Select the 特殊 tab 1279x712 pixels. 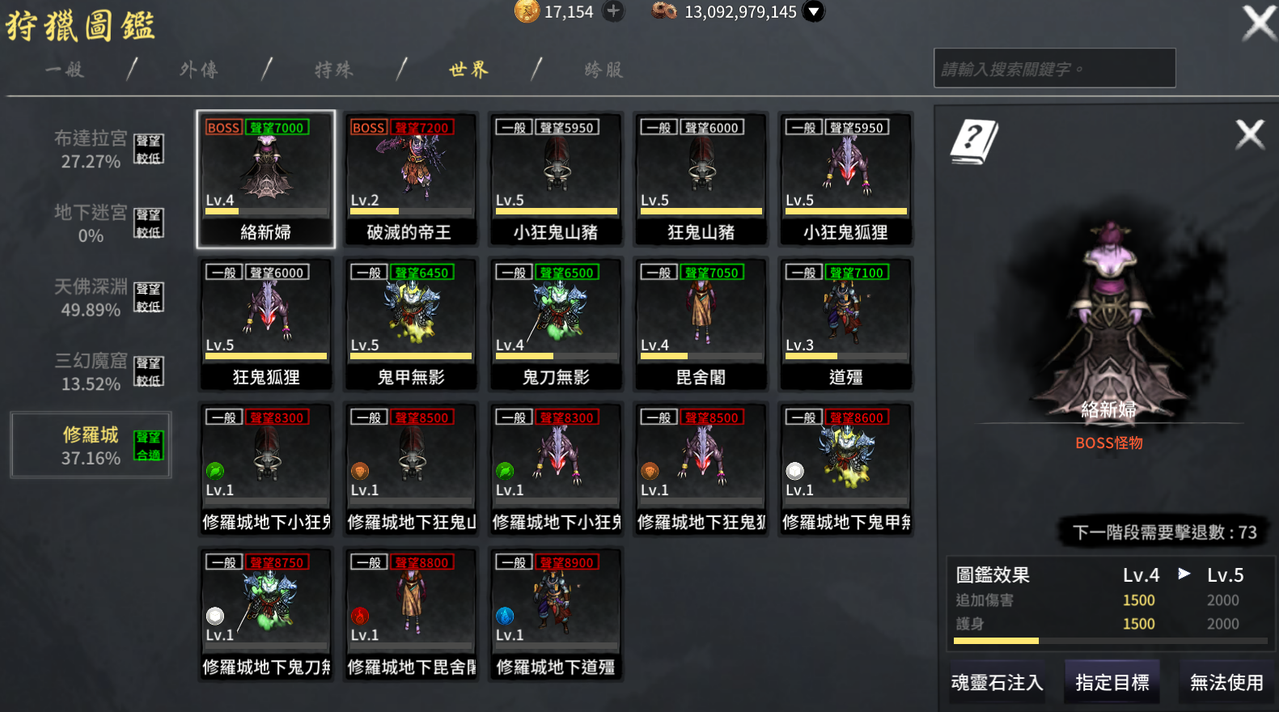[x=334, y=70]
